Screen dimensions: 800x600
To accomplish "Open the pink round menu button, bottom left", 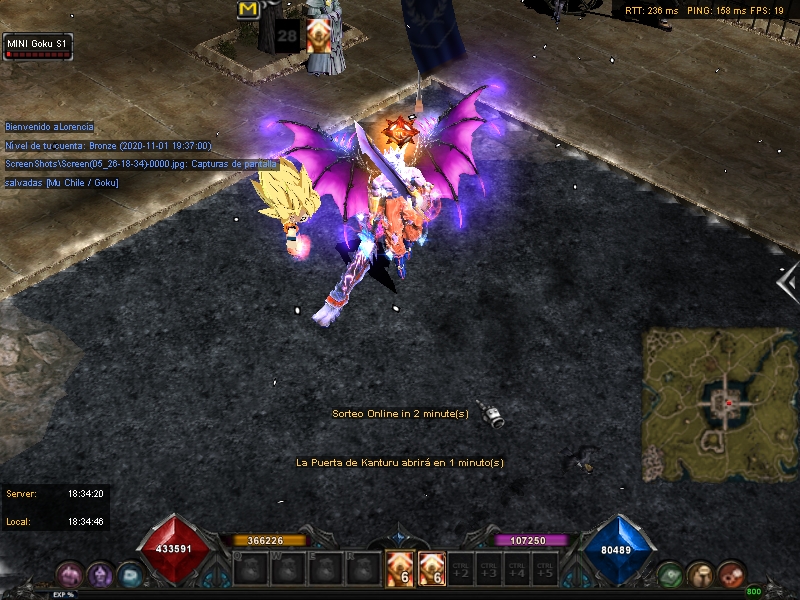I will click(69, 575).
